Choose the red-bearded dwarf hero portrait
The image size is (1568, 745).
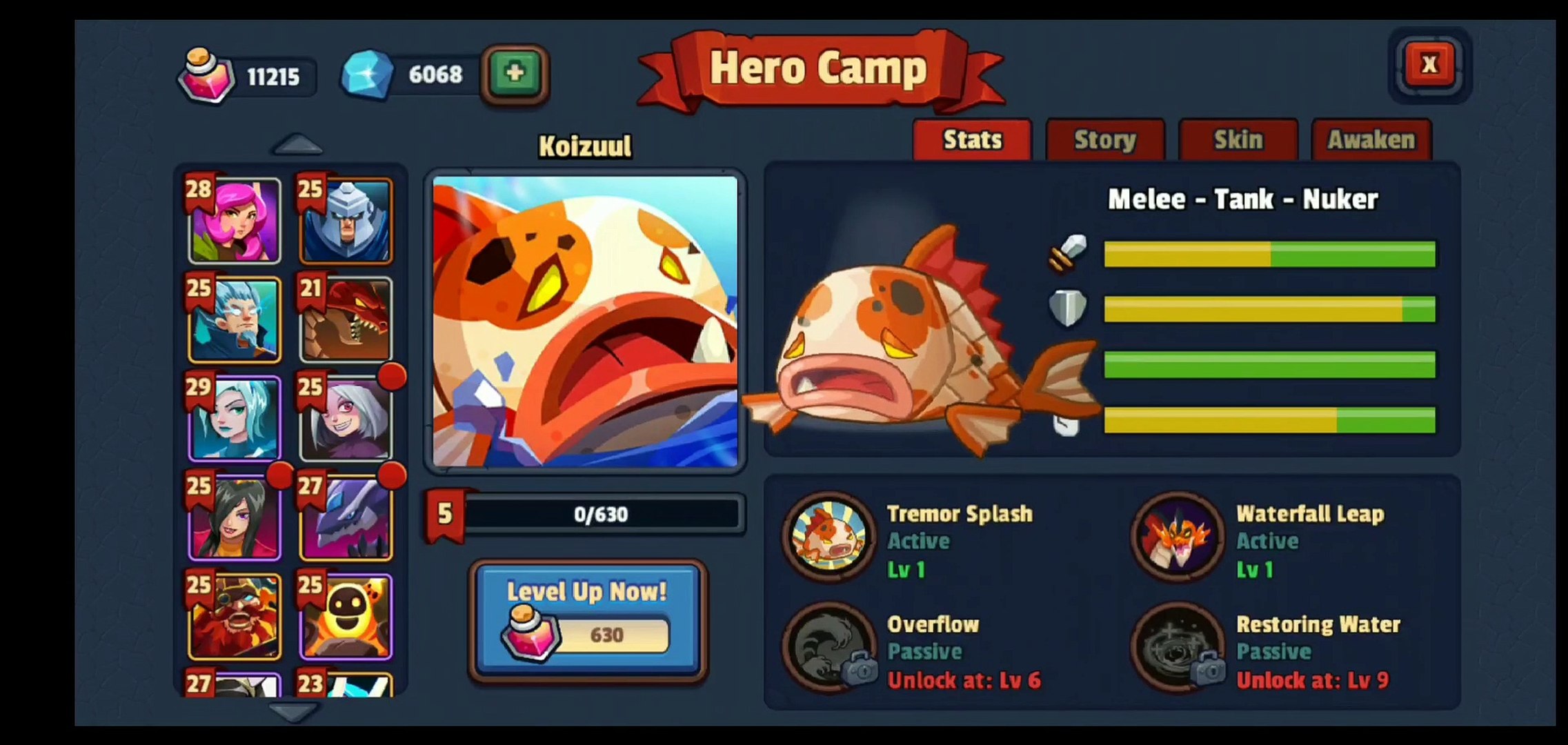coord(235,616)
